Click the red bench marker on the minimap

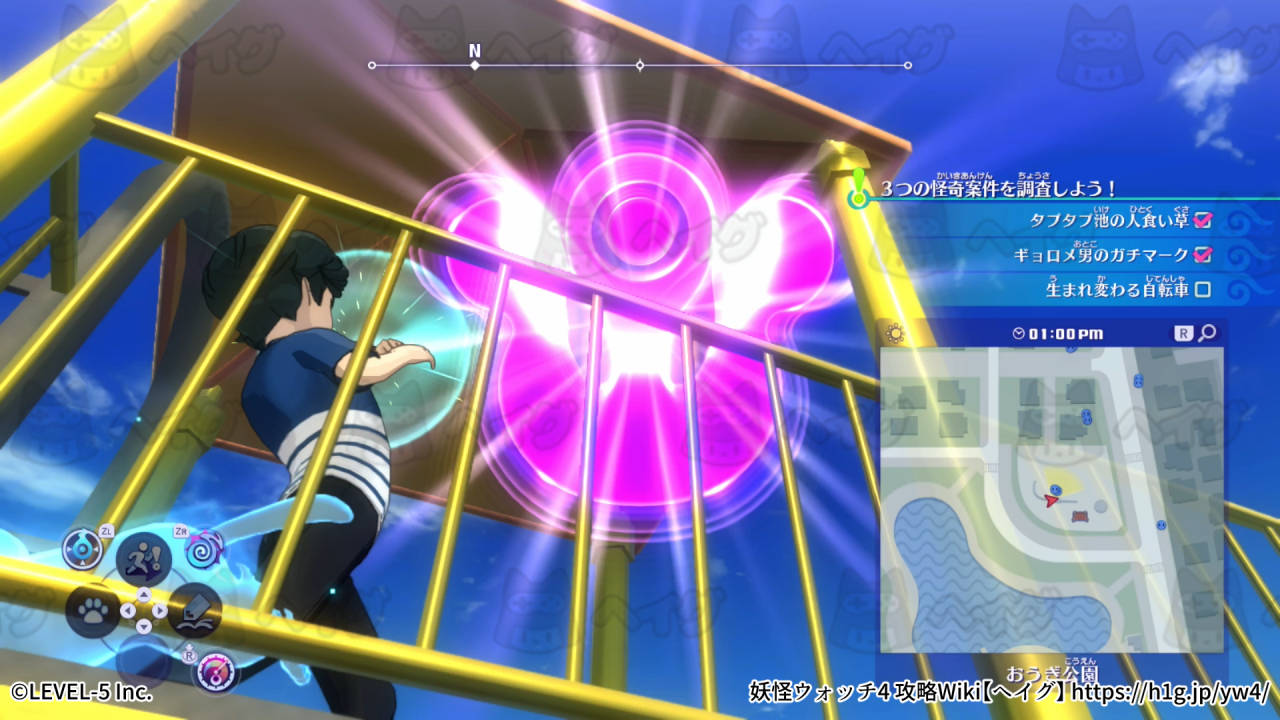1080,517
